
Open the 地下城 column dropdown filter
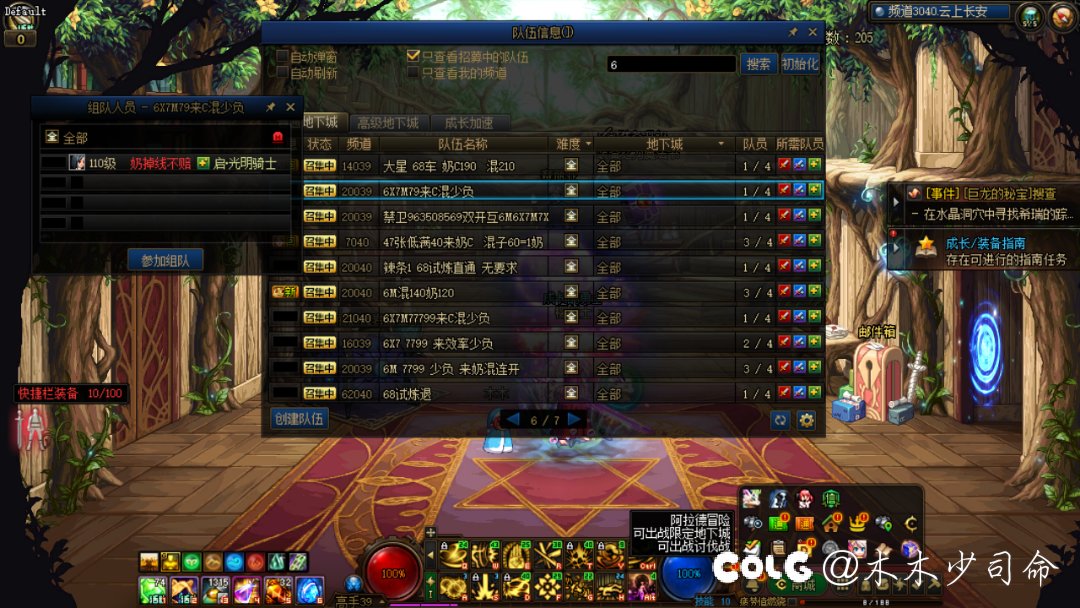click(720, 144)
